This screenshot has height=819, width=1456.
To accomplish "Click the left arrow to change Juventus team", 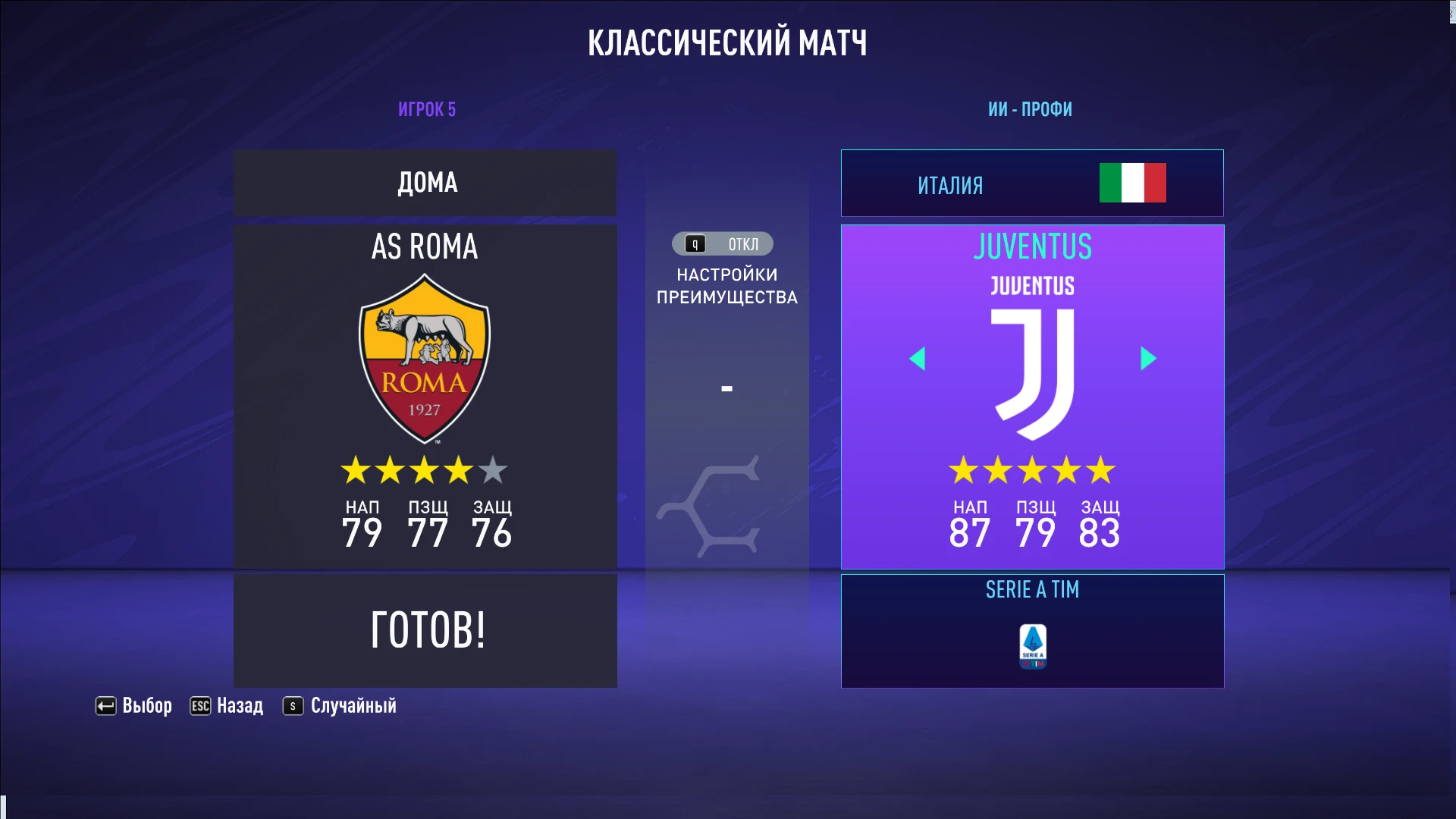I will coord(919,359).
